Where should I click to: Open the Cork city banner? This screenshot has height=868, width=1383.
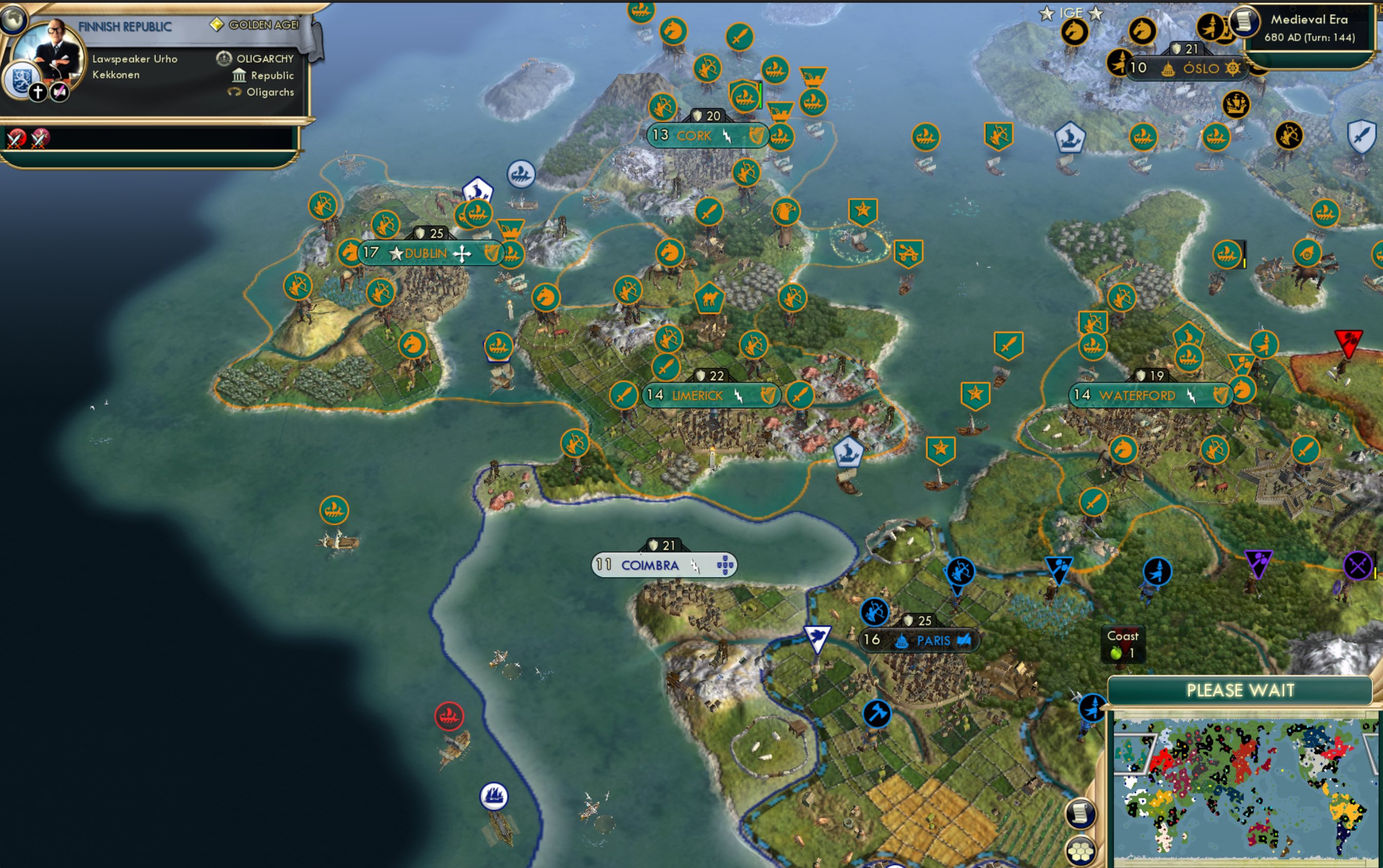708,135
